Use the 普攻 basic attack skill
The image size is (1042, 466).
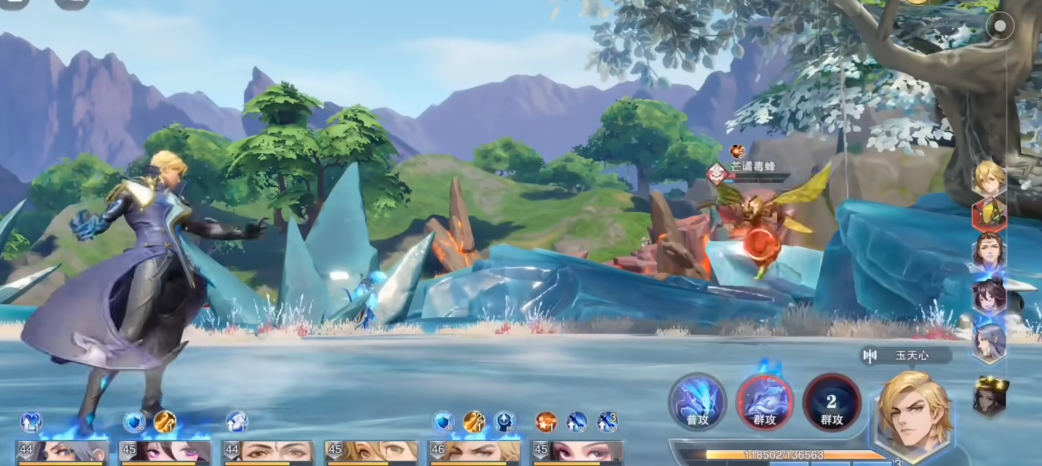[x=696, y=403]
